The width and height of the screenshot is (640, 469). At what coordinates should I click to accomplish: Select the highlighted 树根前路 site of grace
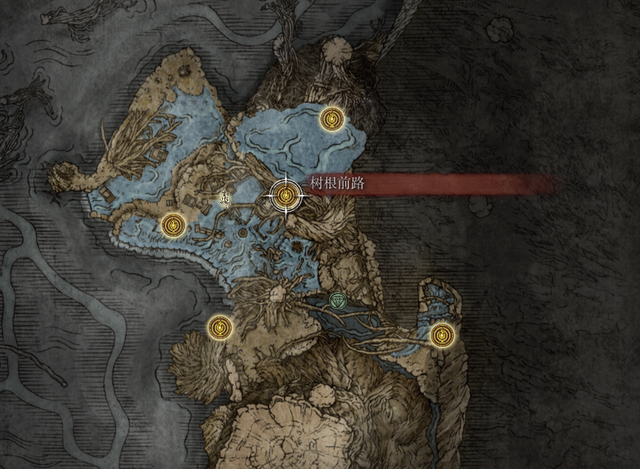tap(287, 195)
